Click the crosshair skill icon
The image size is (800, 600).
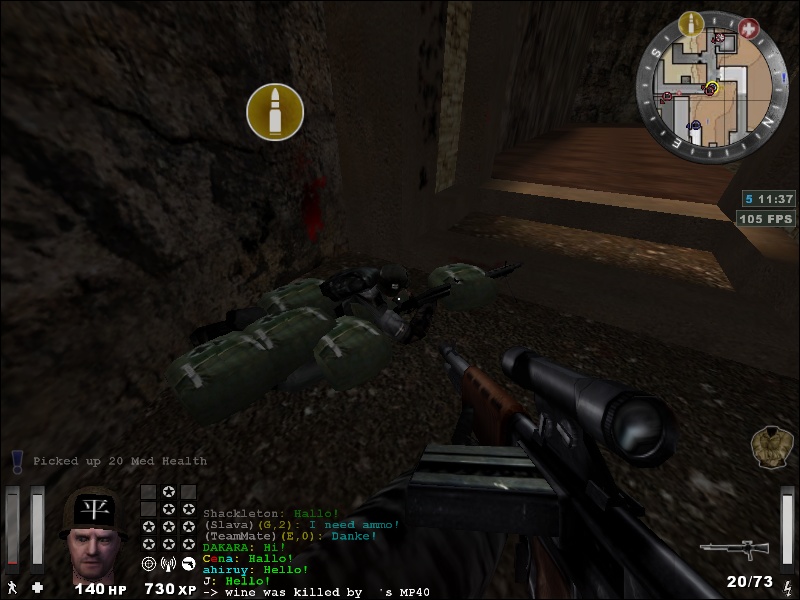pyautogui.click(x=149, y=564)
